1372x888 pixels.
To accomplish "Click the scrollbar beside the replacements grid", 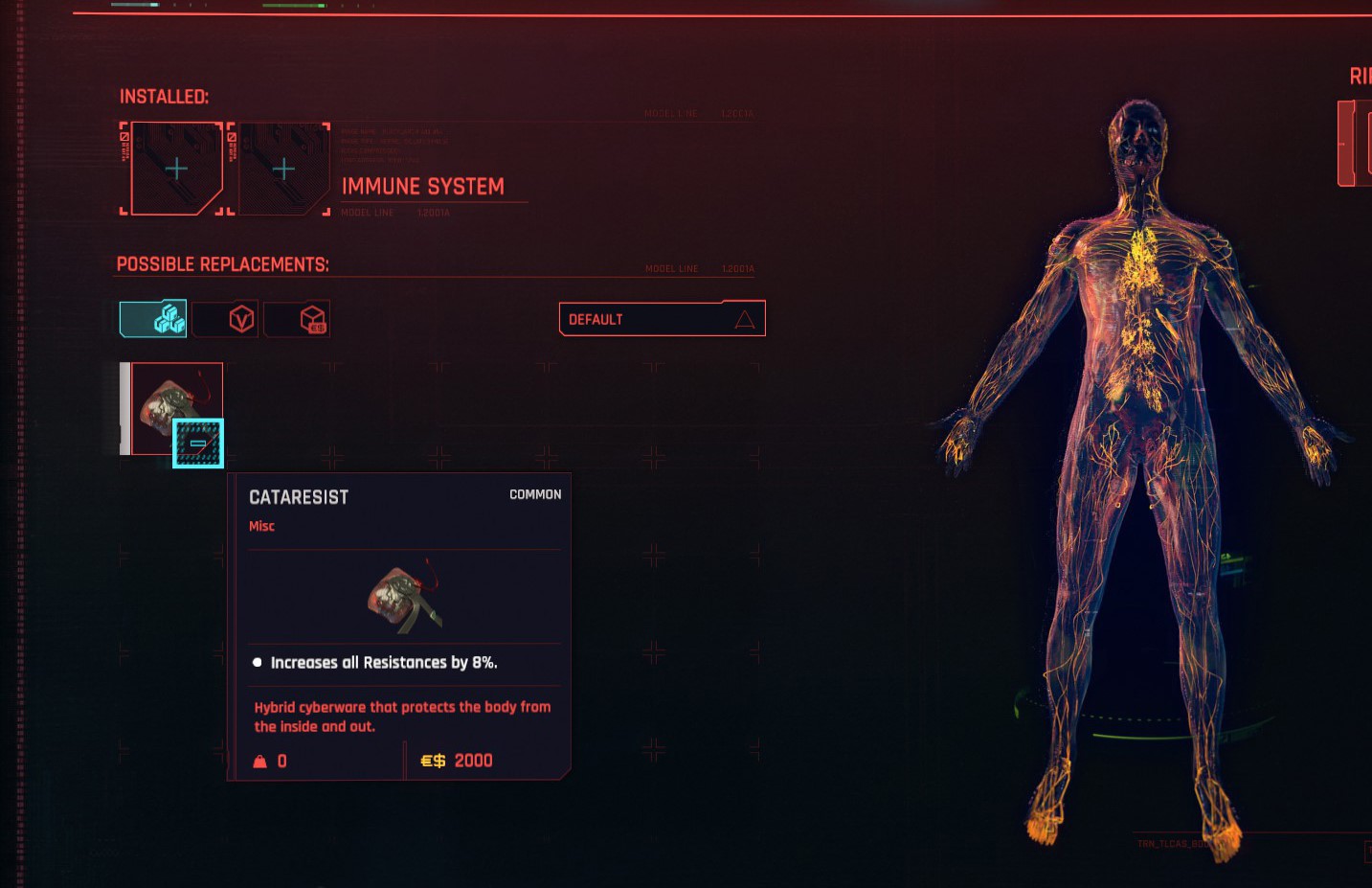I will click(x=124, y=407).
